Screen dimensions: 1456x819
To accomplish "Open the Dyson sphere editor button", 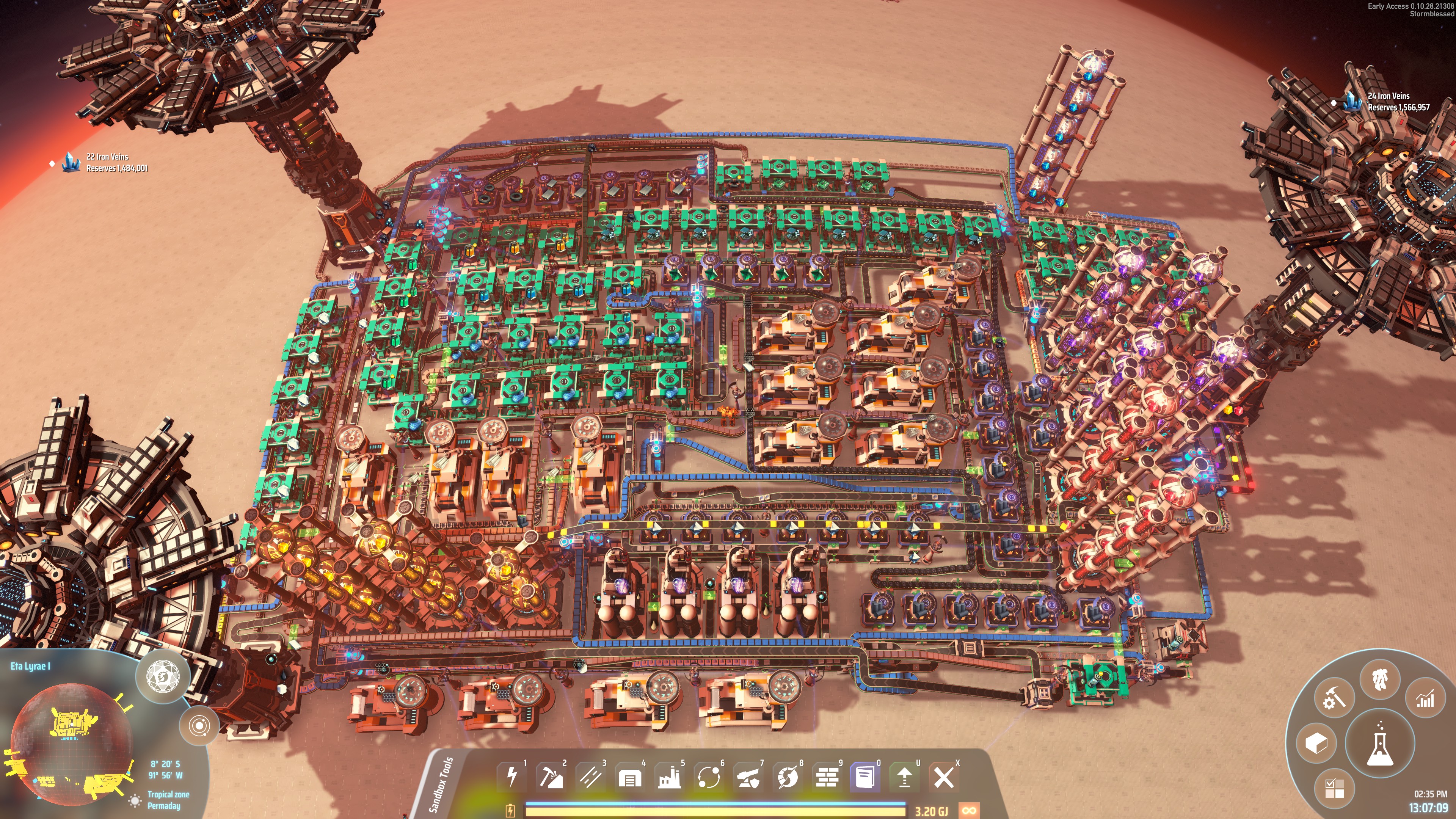I will point(163,676).
